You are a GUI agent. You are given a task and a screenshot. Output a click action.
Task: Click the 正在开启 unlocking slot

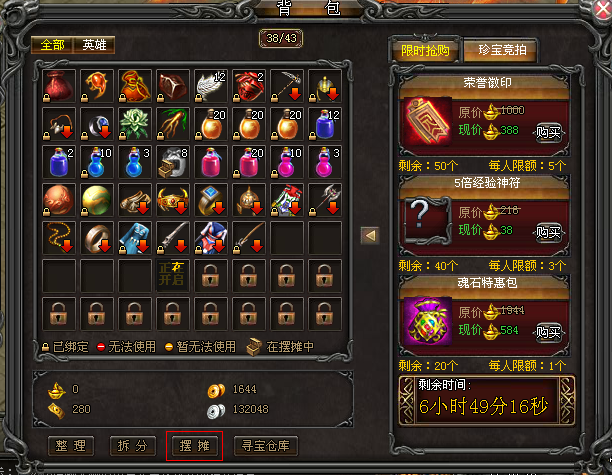[x=173, y=274]
